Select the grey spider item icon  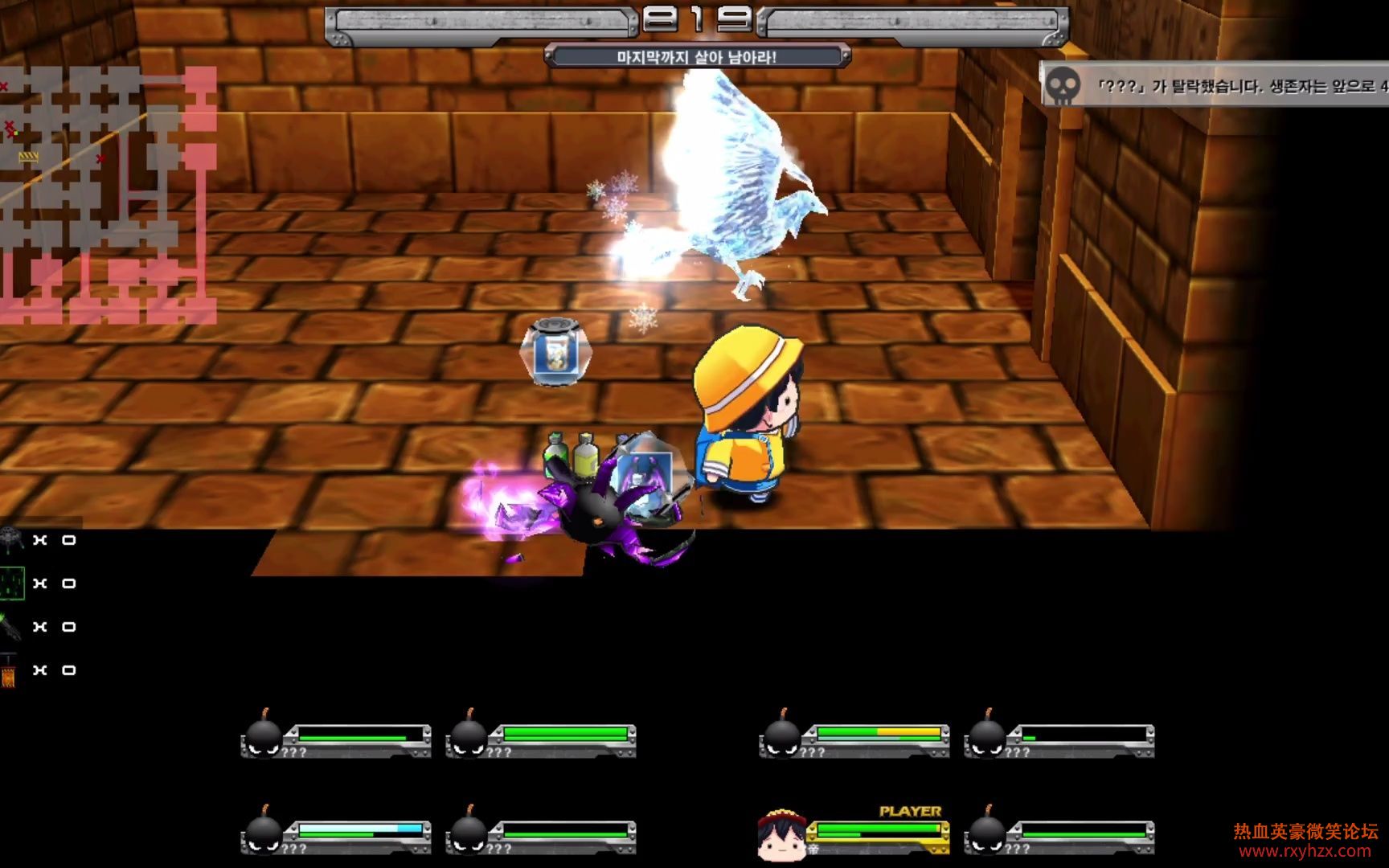pyautogui.click(x=11, y=540)
